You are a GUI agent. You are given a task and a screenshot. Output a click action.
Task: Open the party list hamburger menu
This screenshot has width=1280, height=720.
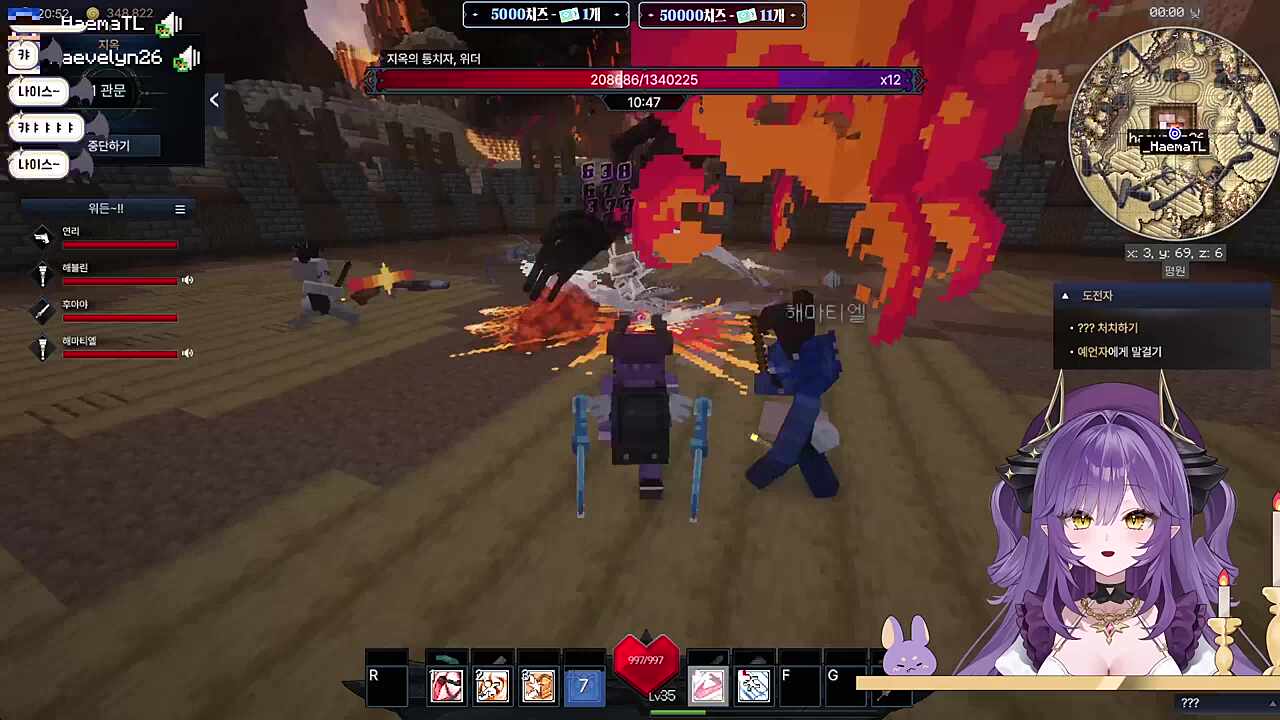pyautogui.click(x=180, y=209)
